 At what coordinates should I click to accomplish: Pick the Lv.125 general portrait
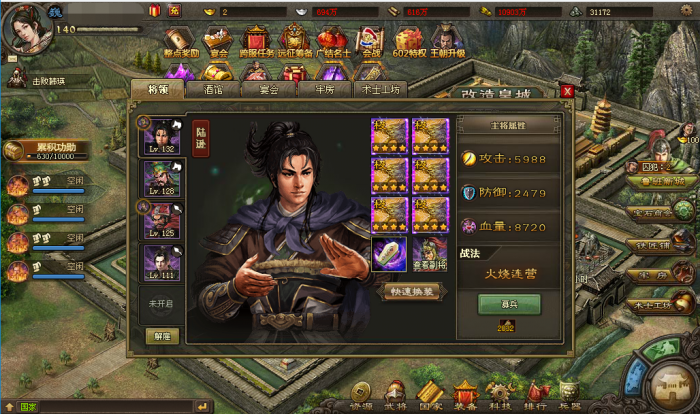coord(161,220)
